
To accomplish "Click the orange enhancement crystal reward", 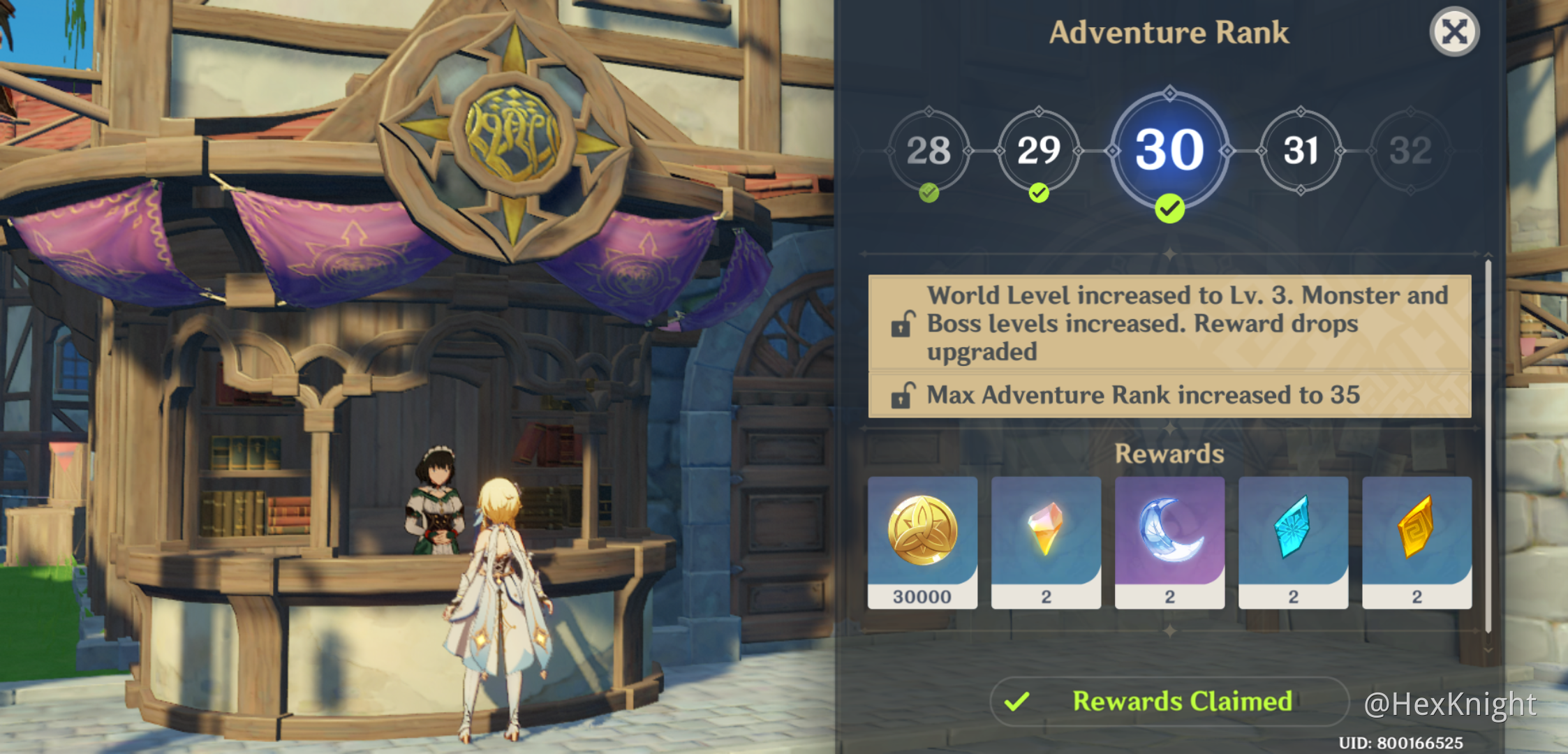I will [1046, 533].
